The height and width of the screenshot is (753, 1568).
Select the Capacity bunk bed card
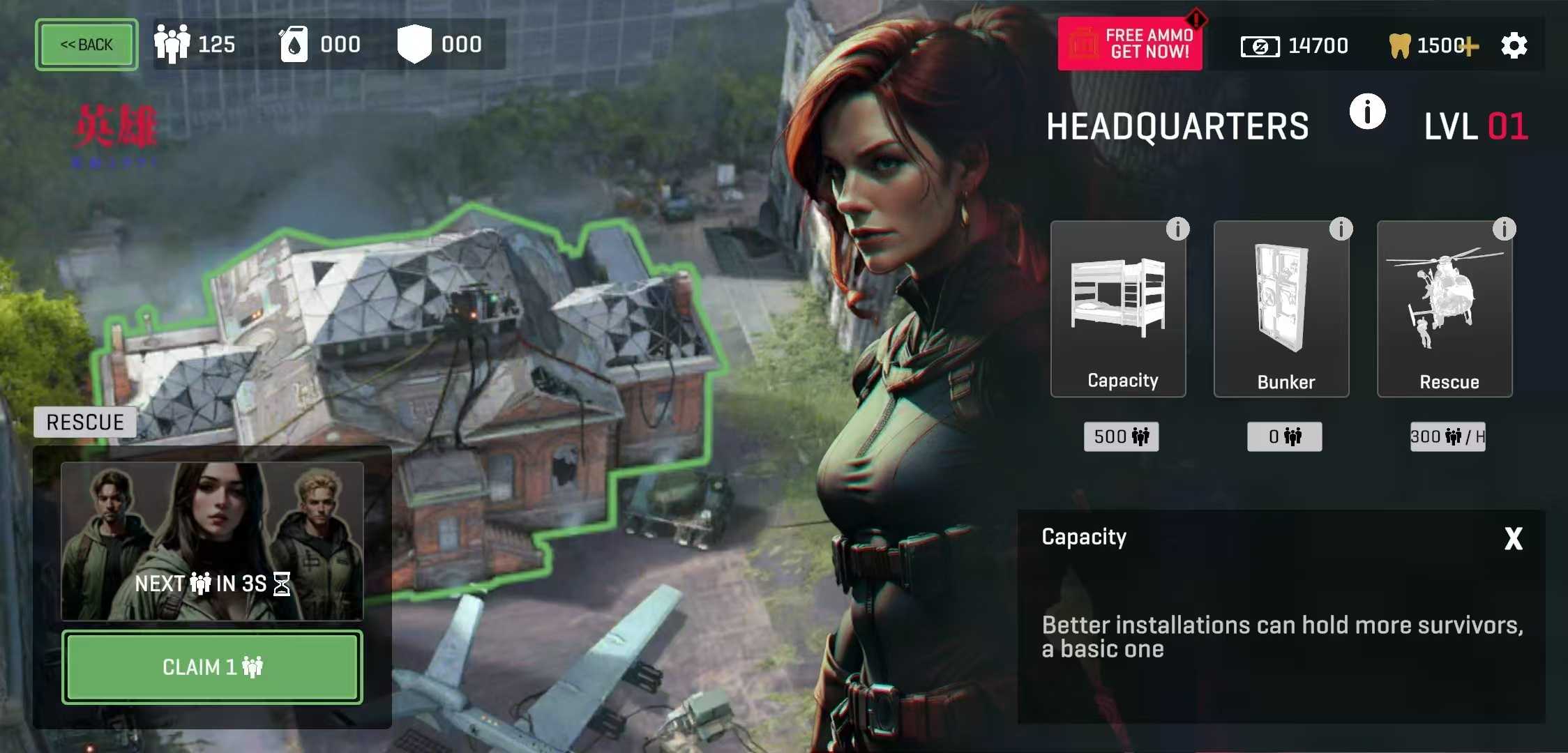tap(1118, 309)
